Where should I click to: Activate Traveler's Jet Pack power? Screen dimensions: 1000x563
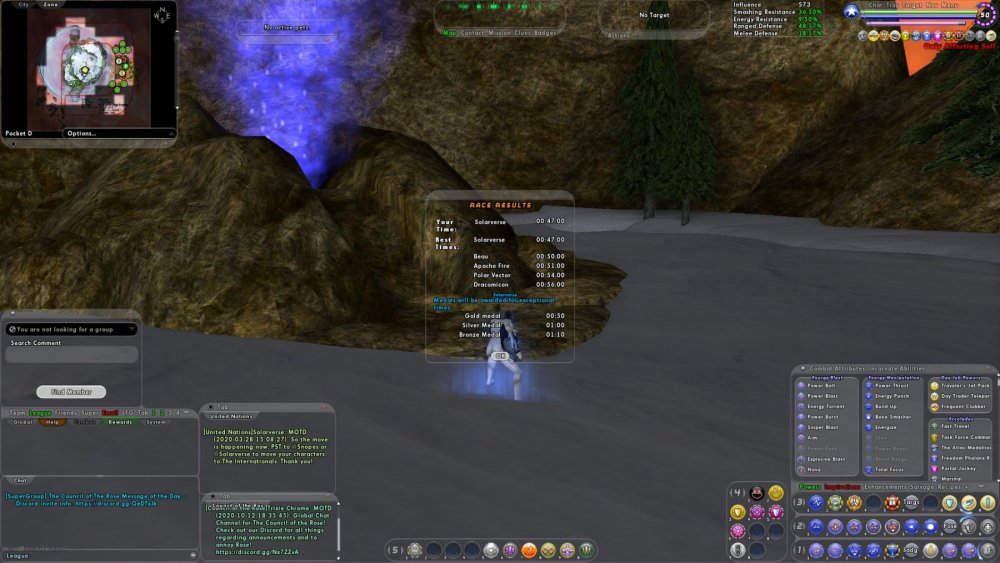[964, 385]
